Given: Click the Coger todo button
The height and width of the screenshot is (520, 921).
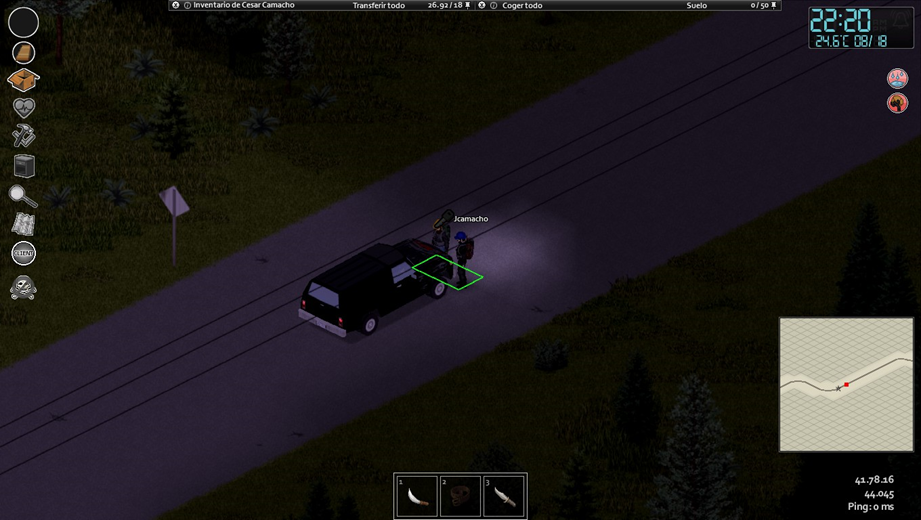Looking at the screenshot, I should 523,6.
